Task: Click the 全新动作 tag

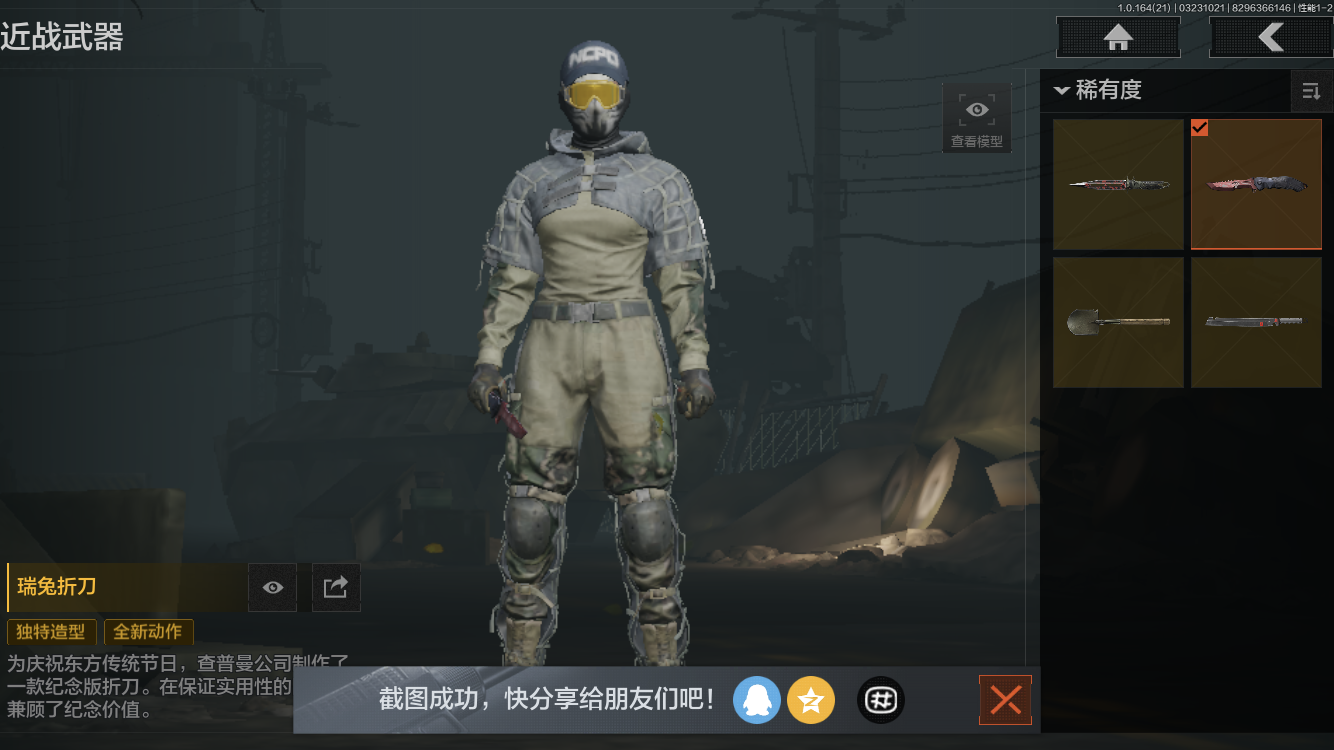Action: click(148, 632)
